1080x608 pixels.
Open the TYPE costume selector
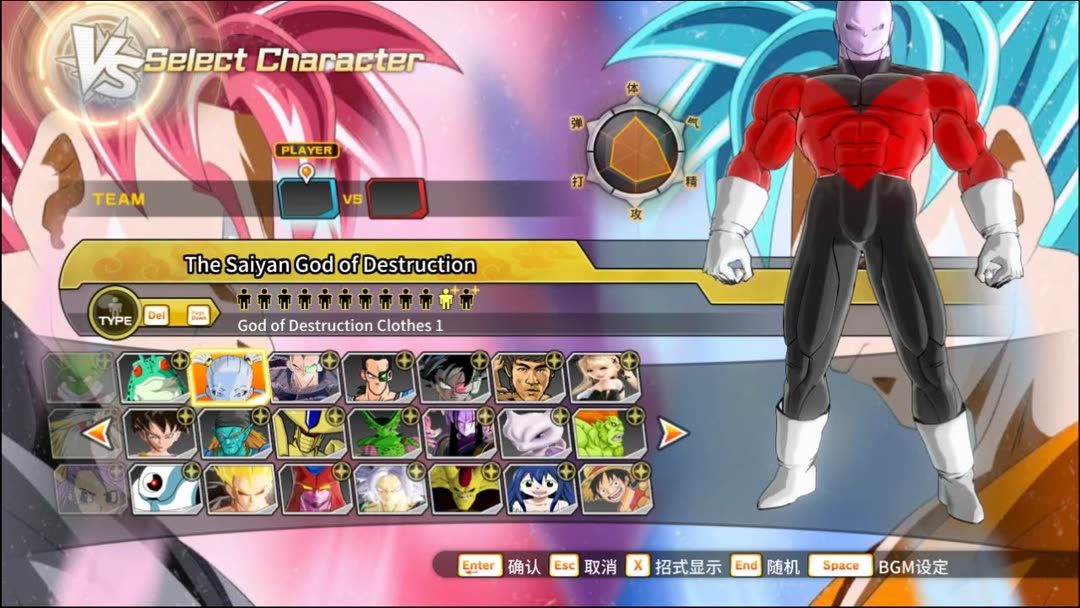(114, 314)
